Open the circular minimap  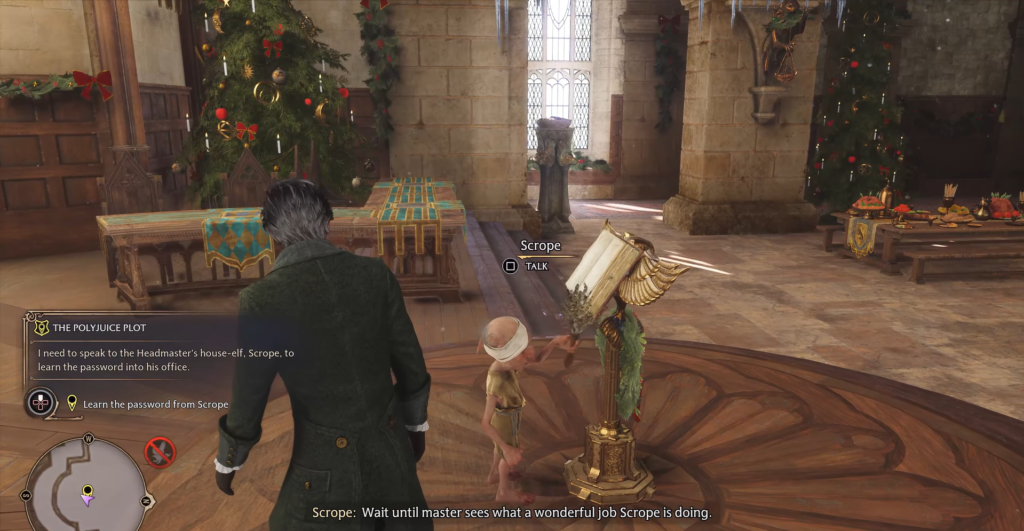coord(87,484)
